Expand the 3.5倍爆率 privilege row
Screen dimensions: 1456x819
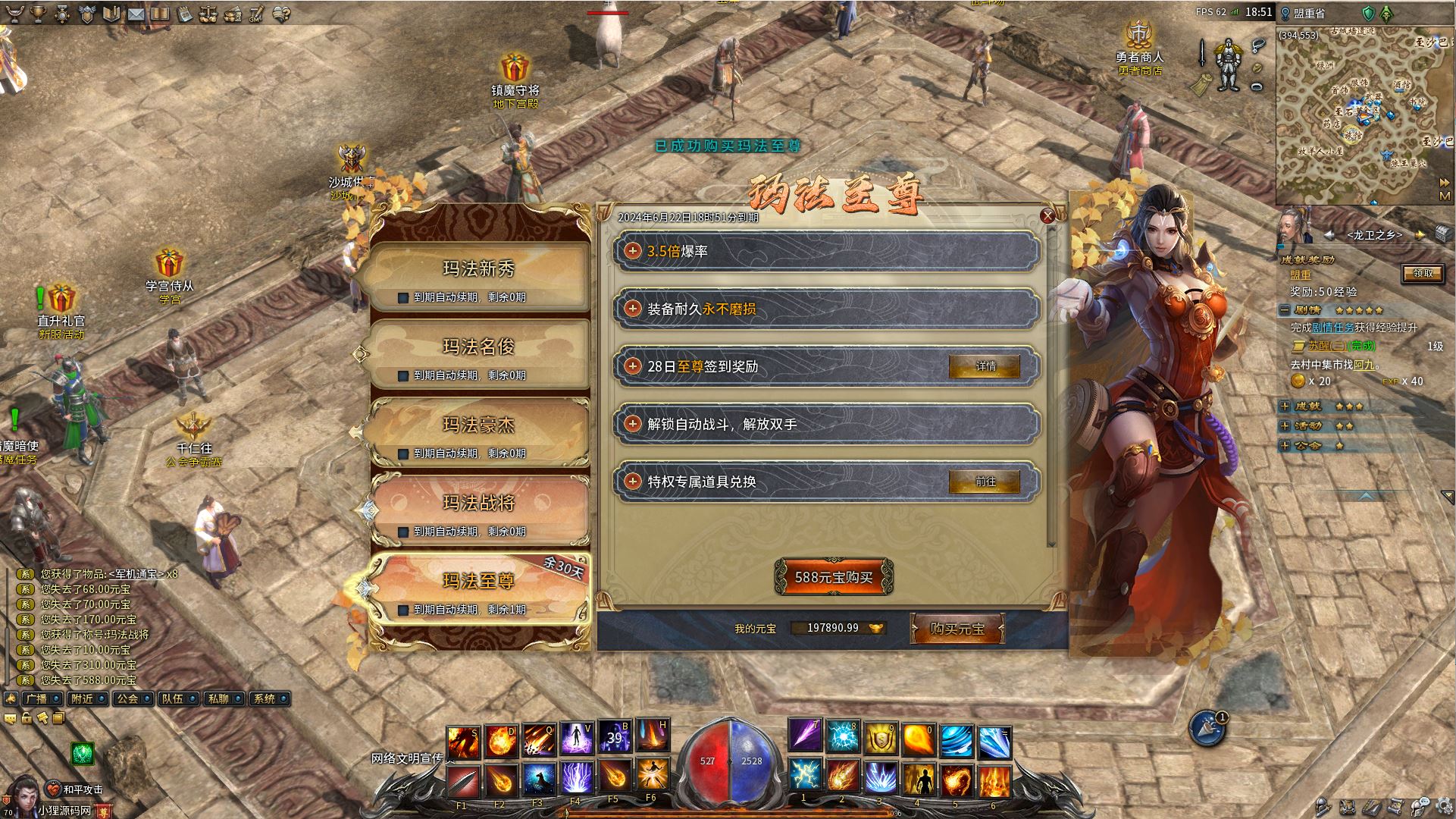(x=633, y=251)
